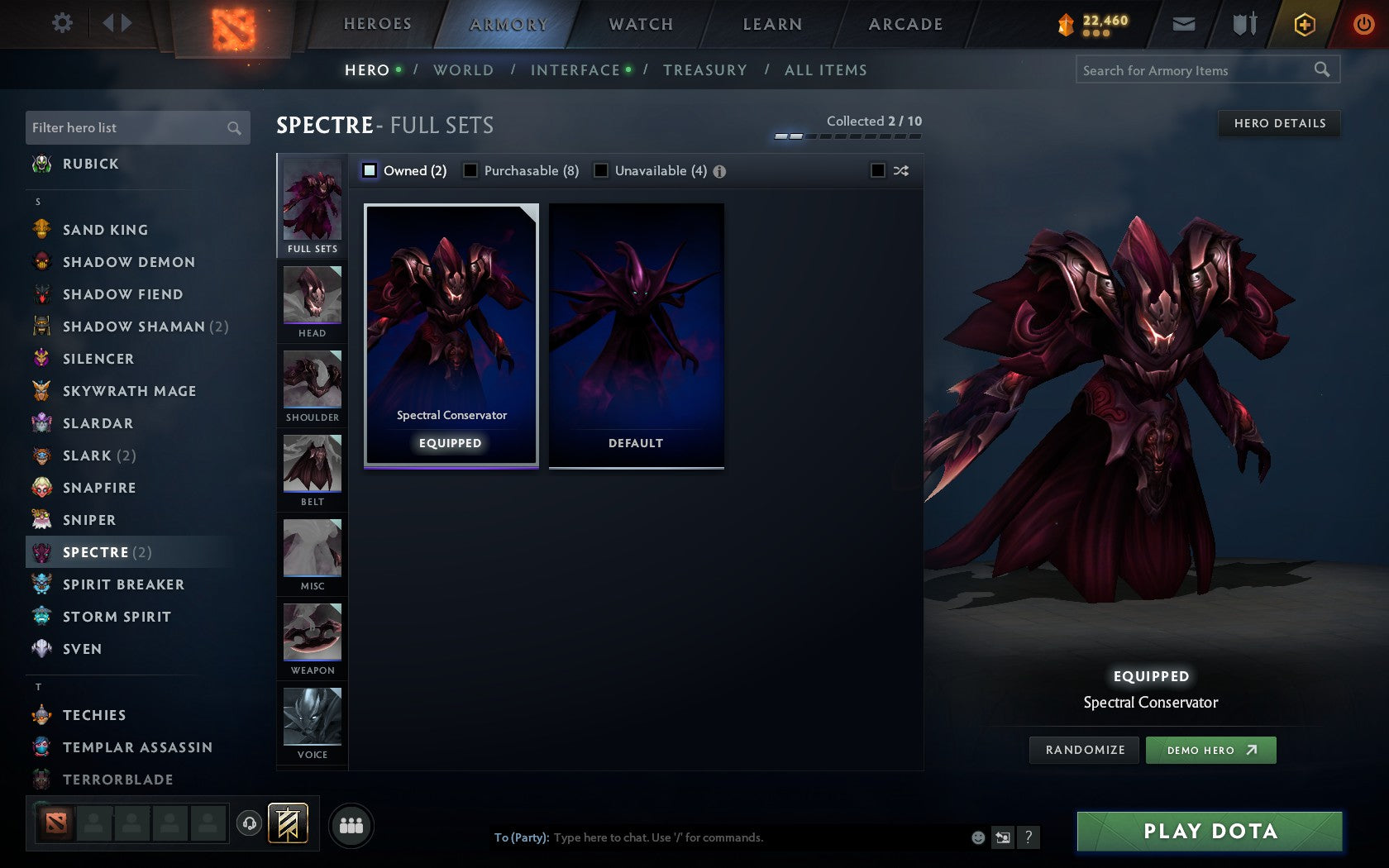1389x868 pixels.
Task: Select the Spectral Conservator set thumbnail
Action: (450, 335)
